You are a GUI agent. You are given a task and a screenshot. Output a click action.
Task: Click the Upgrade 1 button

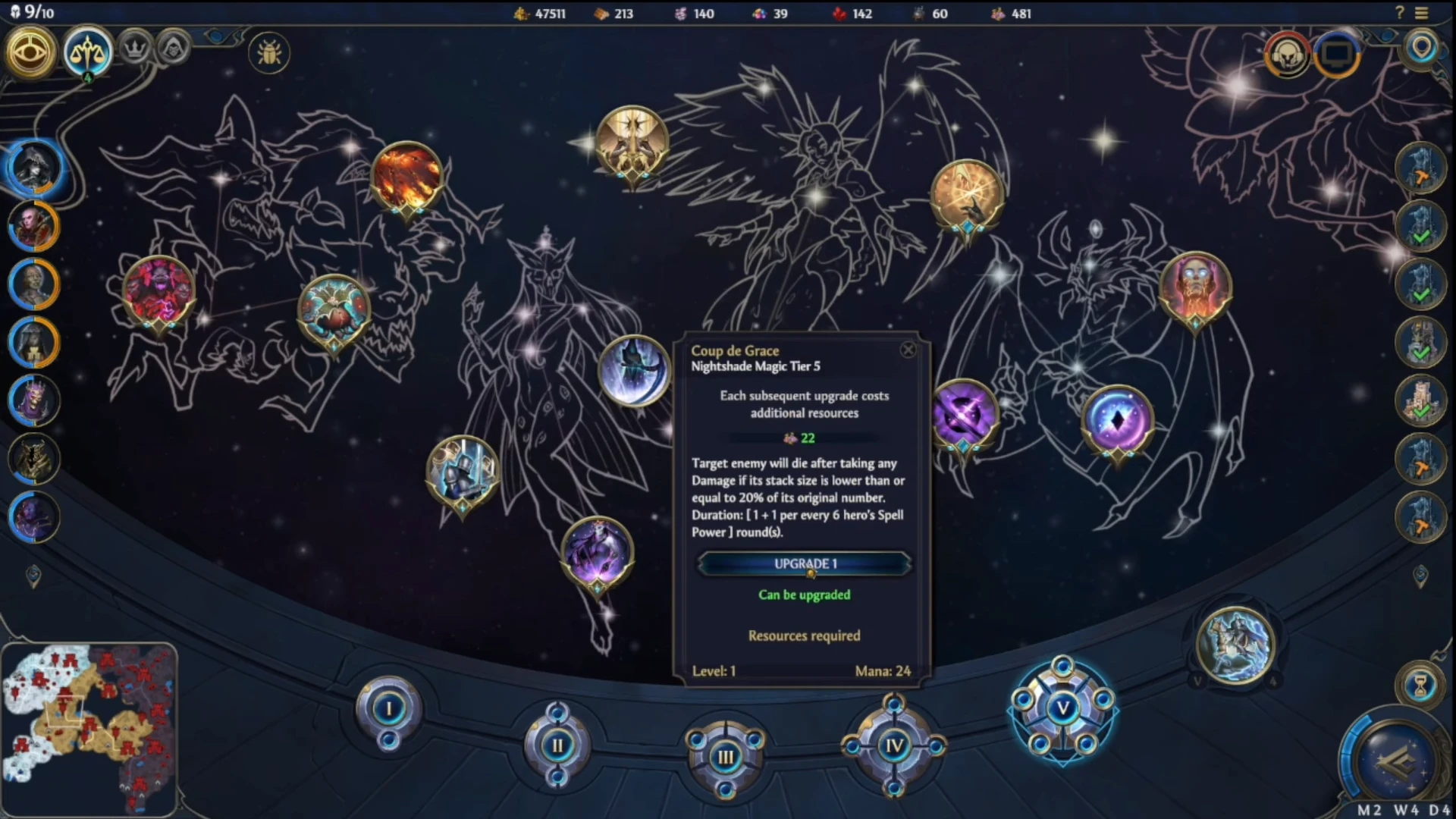[804, 564]
